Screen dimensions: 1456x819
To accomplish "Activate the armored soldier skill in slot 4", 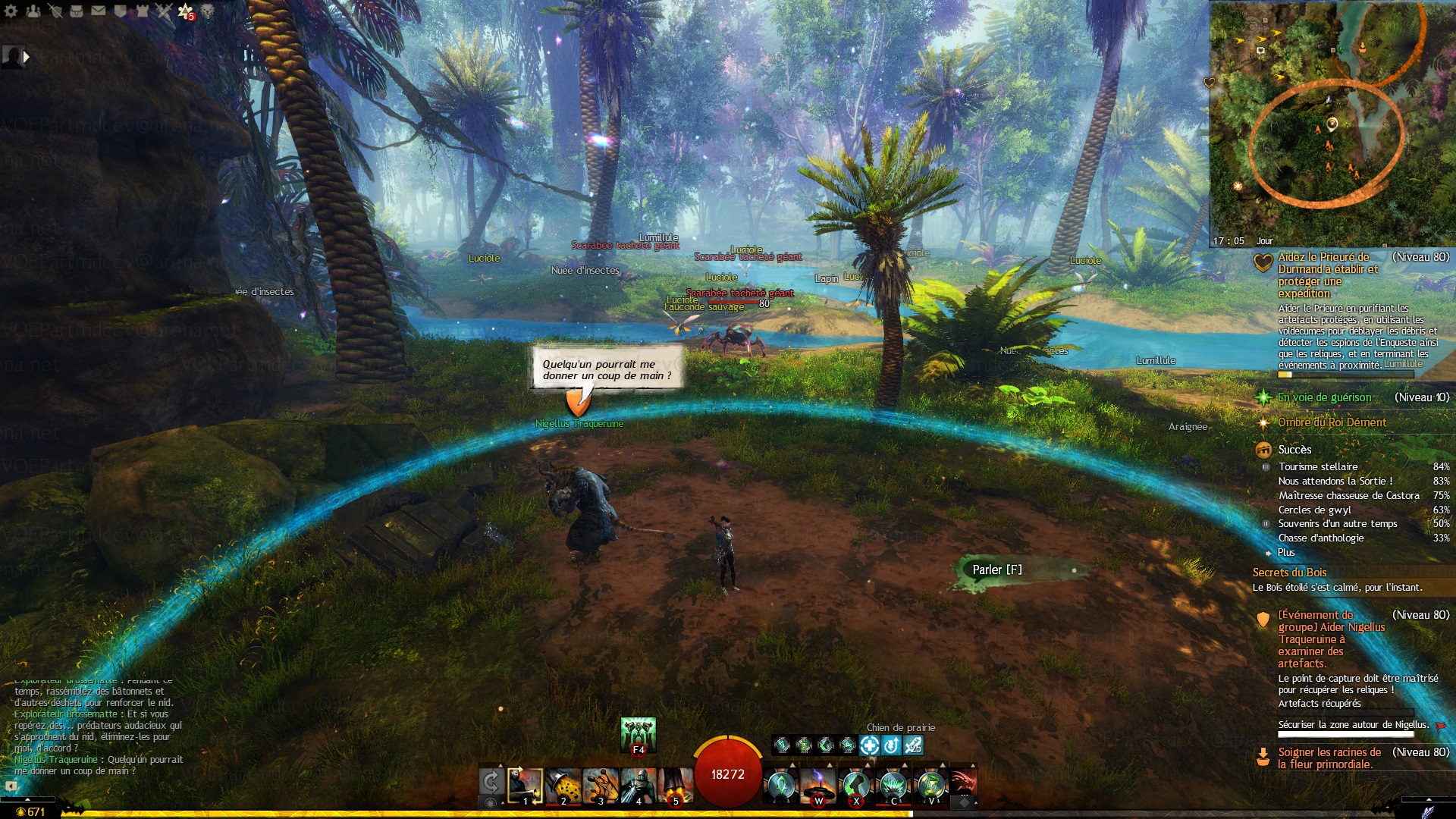I will click(638, 786).
